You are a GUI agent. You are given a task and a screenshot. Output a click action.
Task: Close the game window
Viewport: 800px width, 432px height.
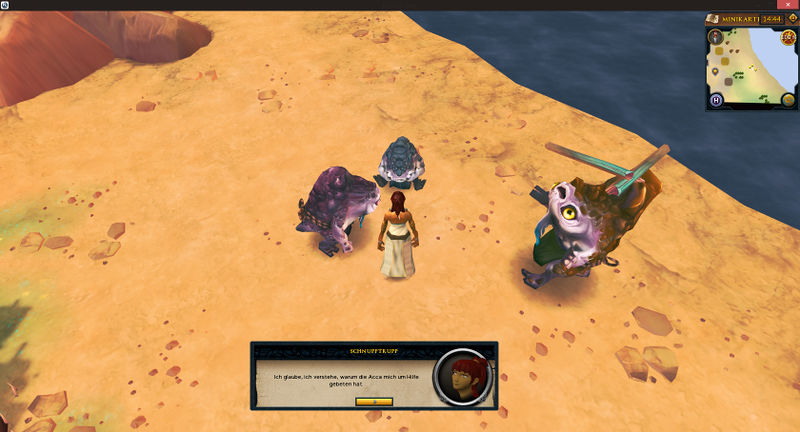787,5
